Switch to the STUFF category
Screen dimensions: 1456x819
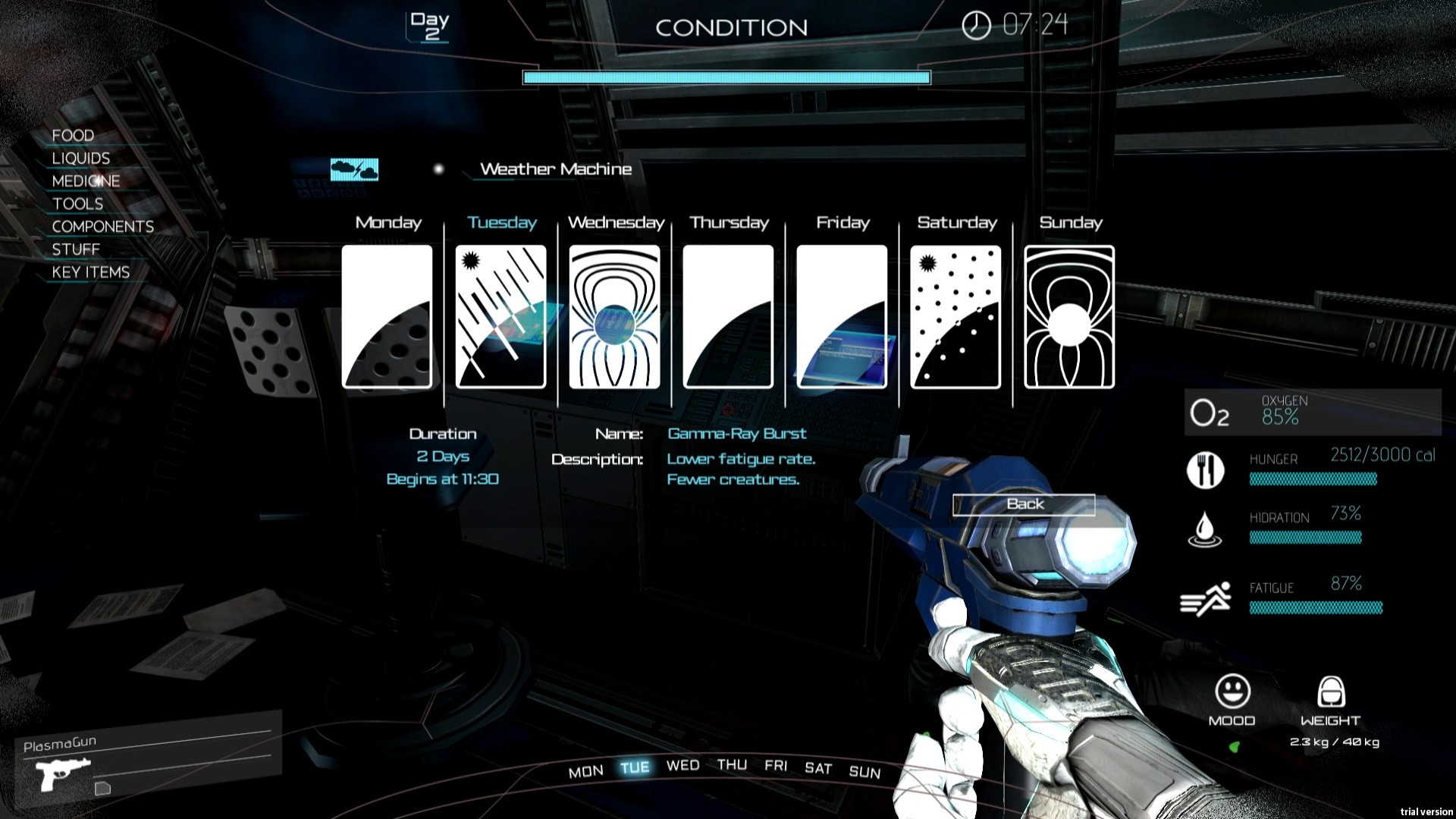click(x=76, y=249)
